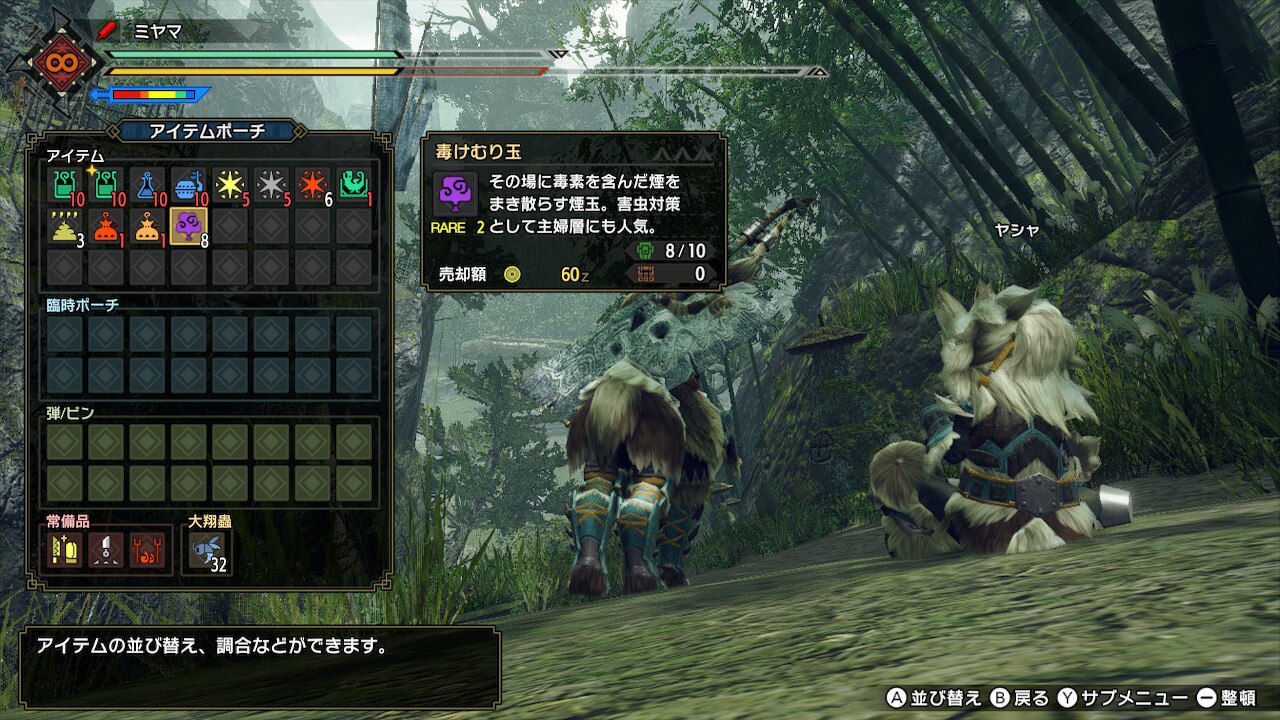Screen dimensions: 1280x720
Task: Choose the red sack item slot
Action: [106, 226]
